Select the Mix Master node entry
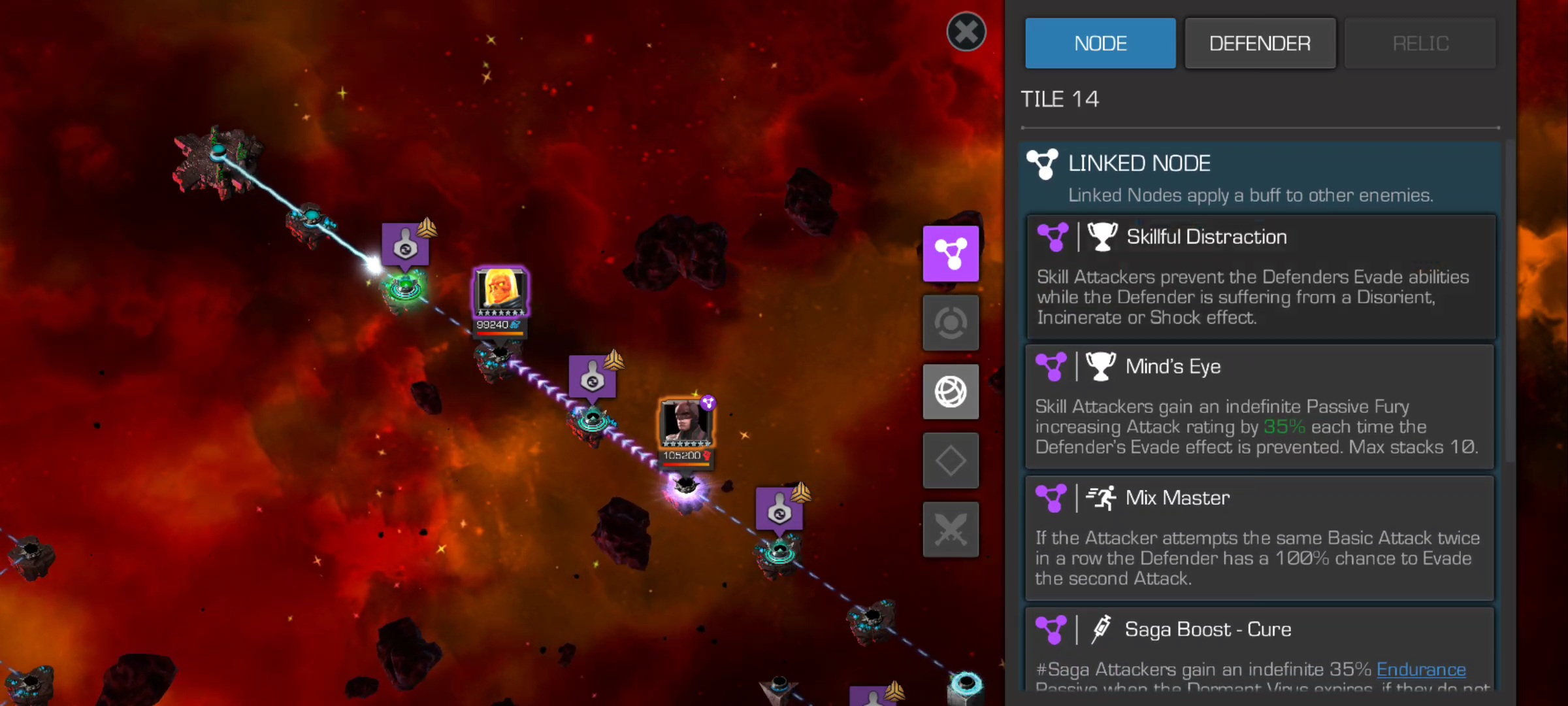This screenshot has height=706, width=1568. pyautogui.click(x=1260, y=538)
